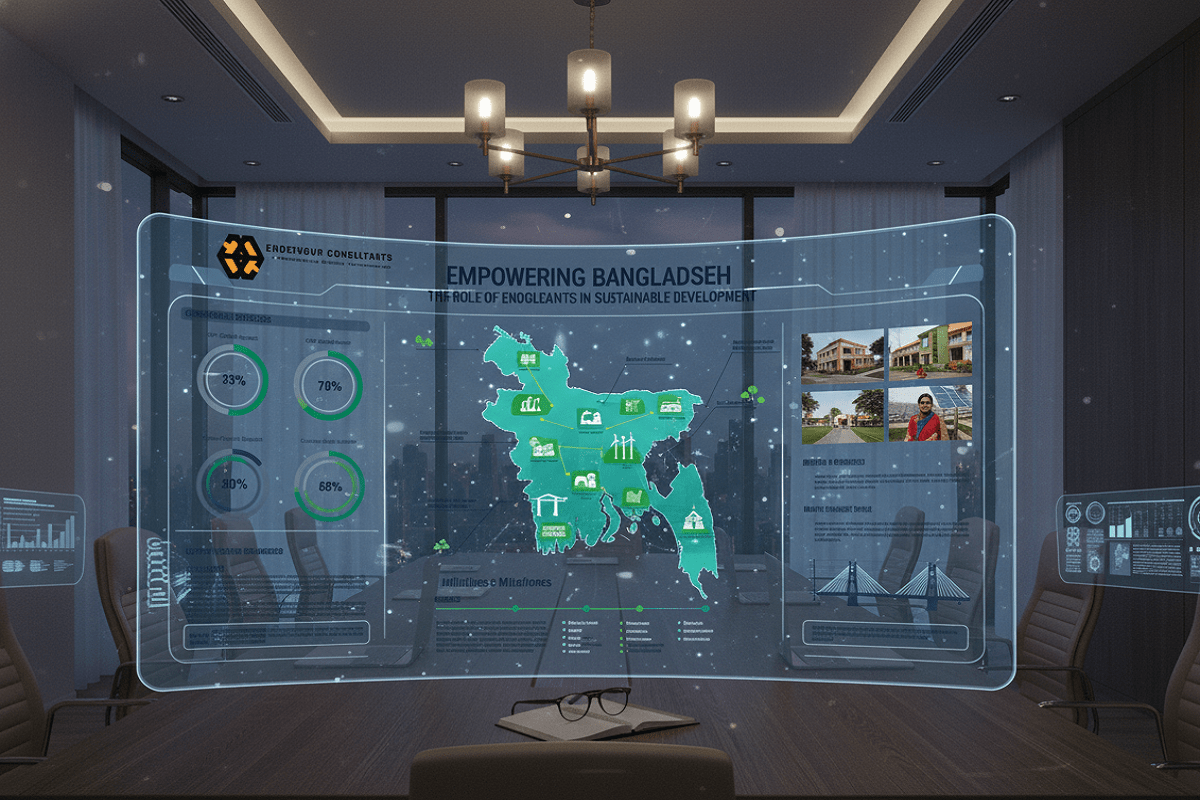
Task: Choose the house icon on the map
Action: pos(692,520)
